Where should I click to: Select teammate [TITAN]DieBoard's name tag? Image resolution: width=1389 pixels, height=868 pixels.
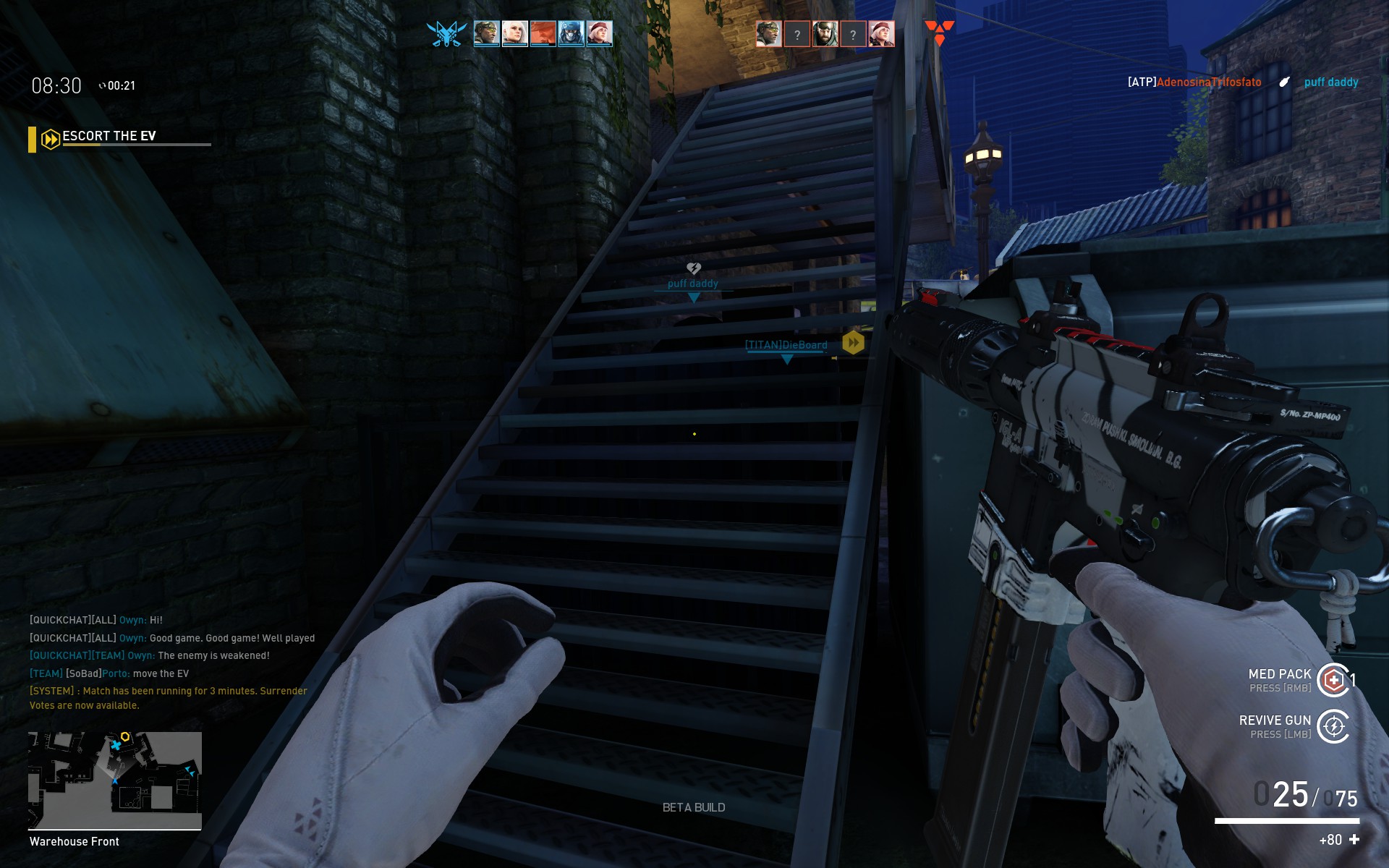pyautogui.click(x=786, y=345)
